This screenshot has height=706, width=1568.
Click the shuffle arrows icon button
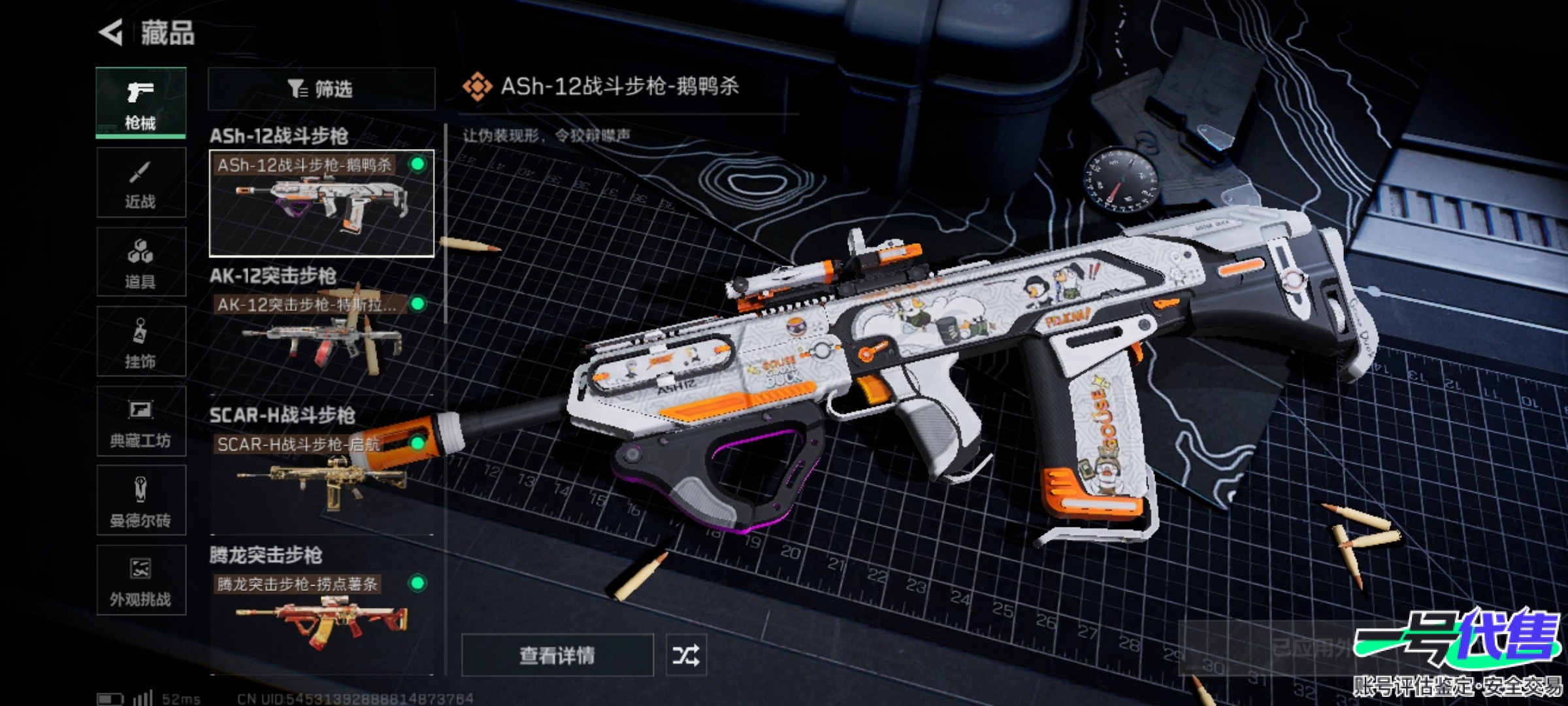685,655
